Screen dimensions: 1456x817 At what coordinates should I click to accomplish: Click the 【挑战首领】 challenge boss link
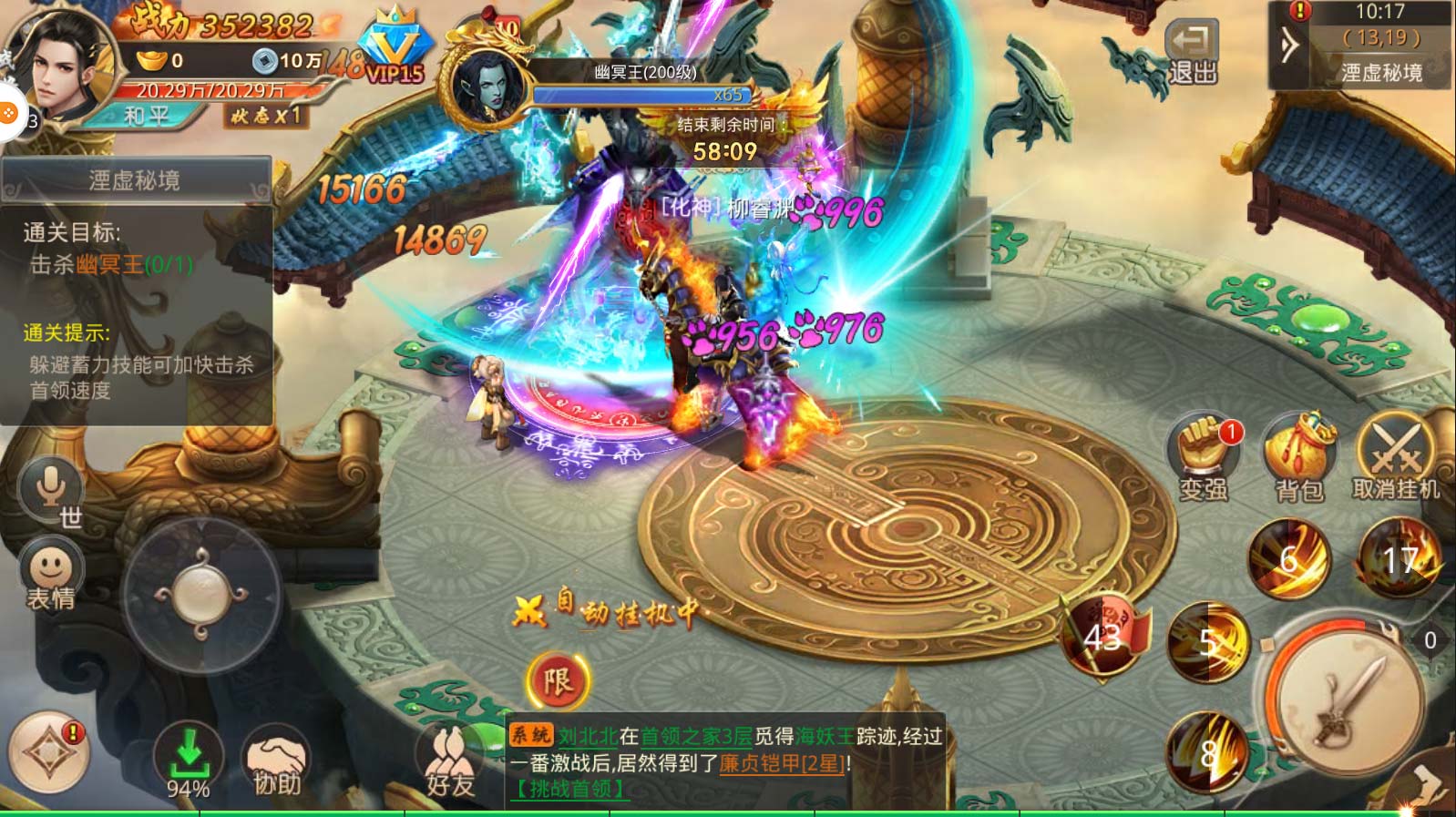(x=570, y=789)
